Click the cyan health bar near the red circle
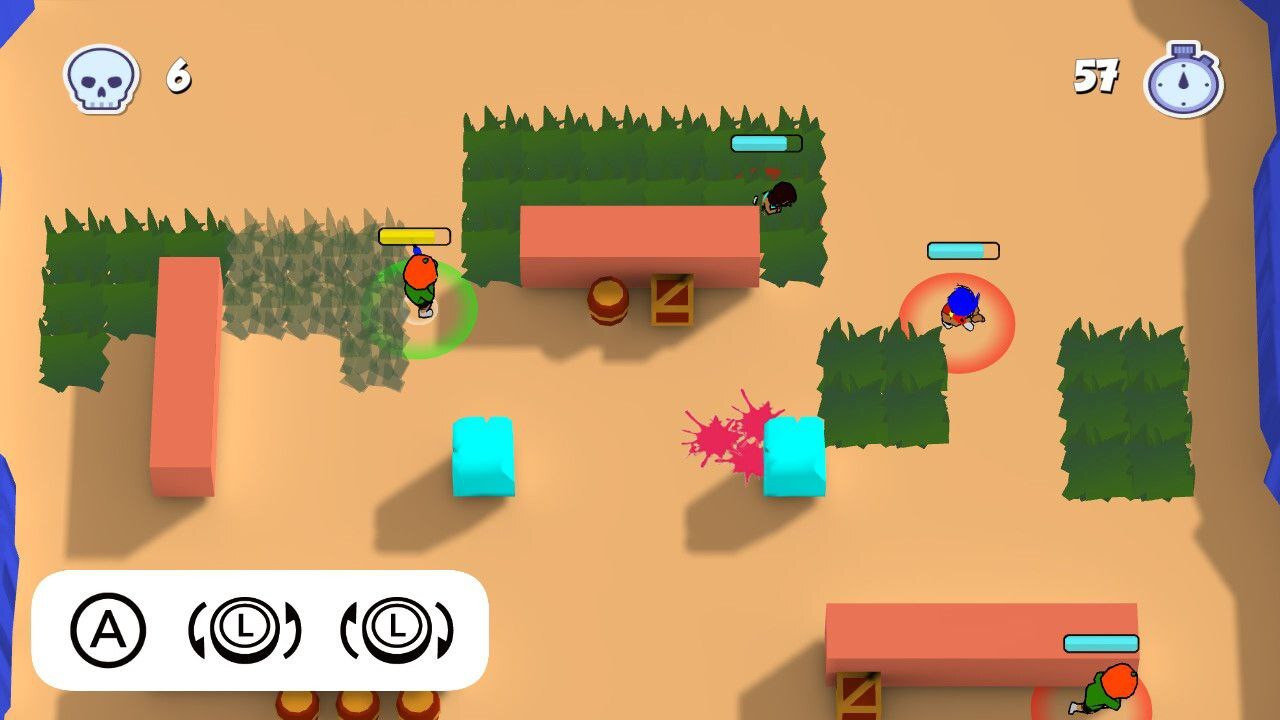The height and width of the screenshot is (720, 1280). [x=964, y=250]
